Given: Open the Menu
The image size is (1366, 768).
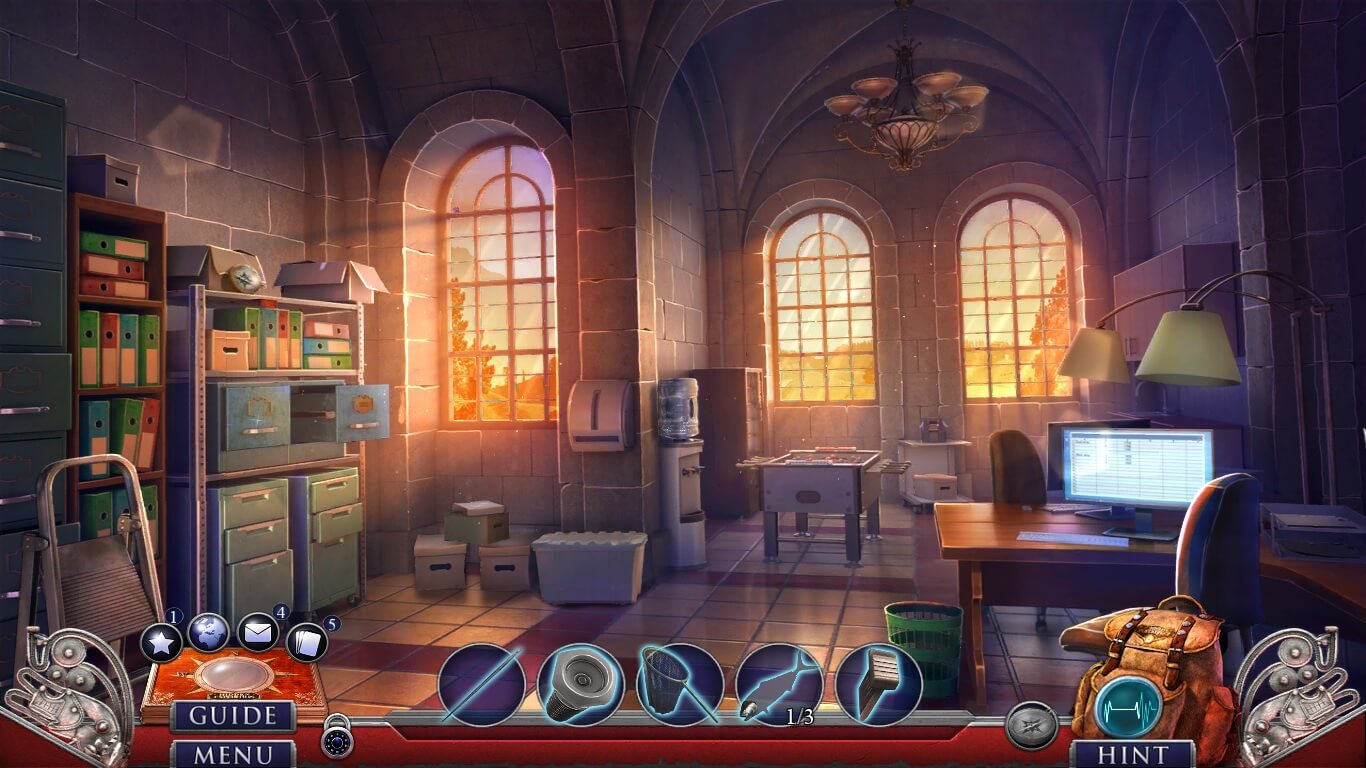Looking at the screenshot, I should [233, 753].
